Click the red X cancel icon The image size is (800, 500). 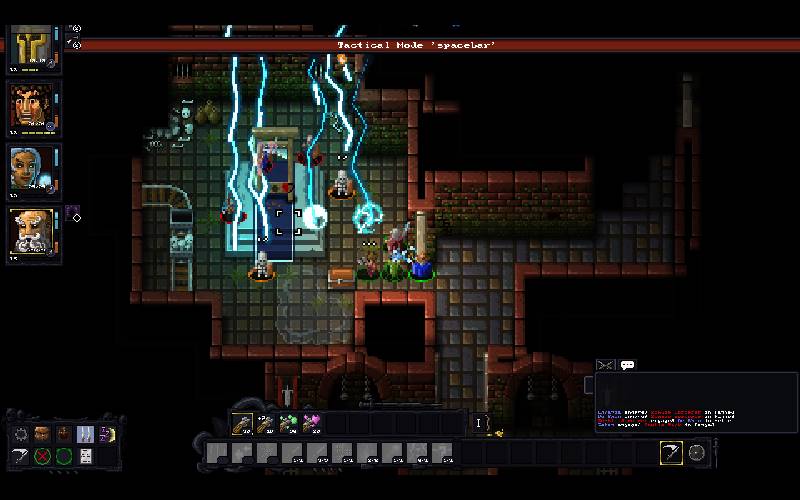point(43,456)
